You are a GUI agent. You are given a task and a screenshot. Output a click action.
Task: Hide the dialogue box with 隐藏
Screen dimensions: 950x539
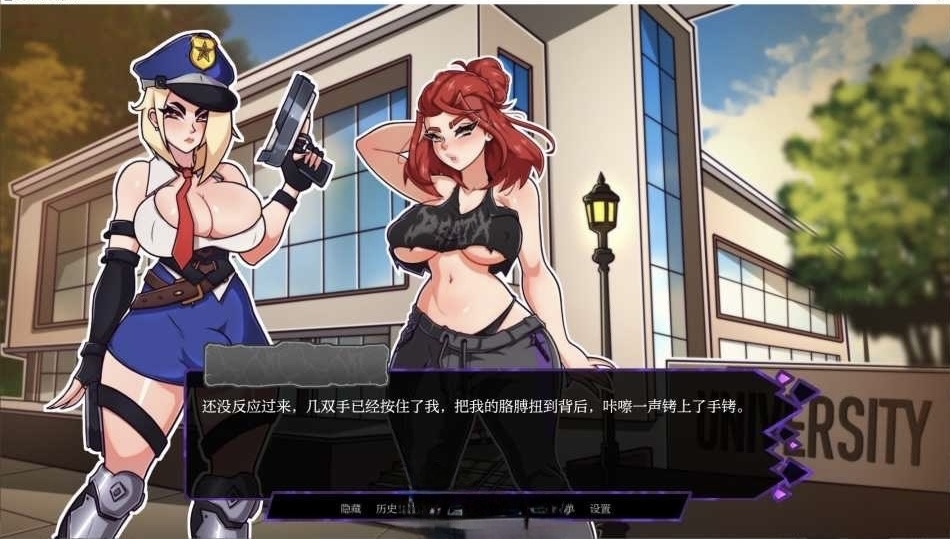[350, 509]
